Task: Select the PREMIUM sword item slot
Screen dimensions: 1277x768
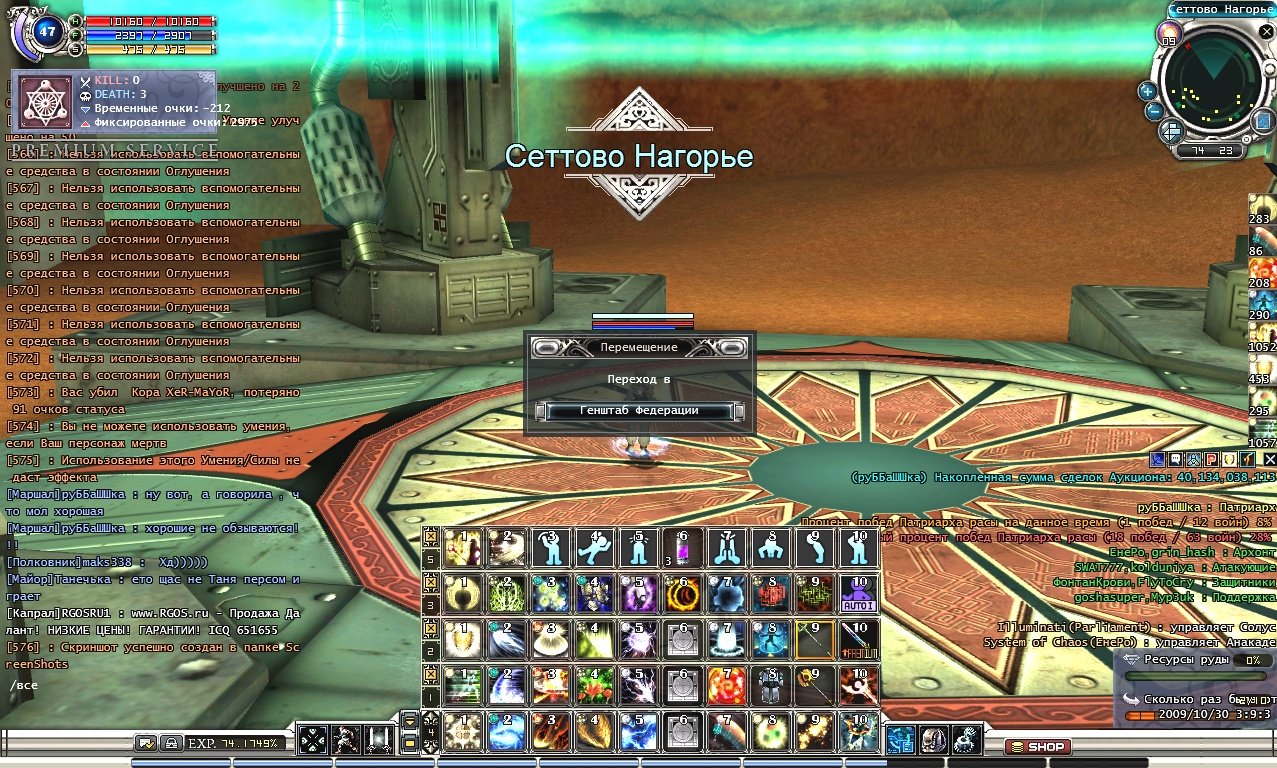Action: [x=859, y=639]
